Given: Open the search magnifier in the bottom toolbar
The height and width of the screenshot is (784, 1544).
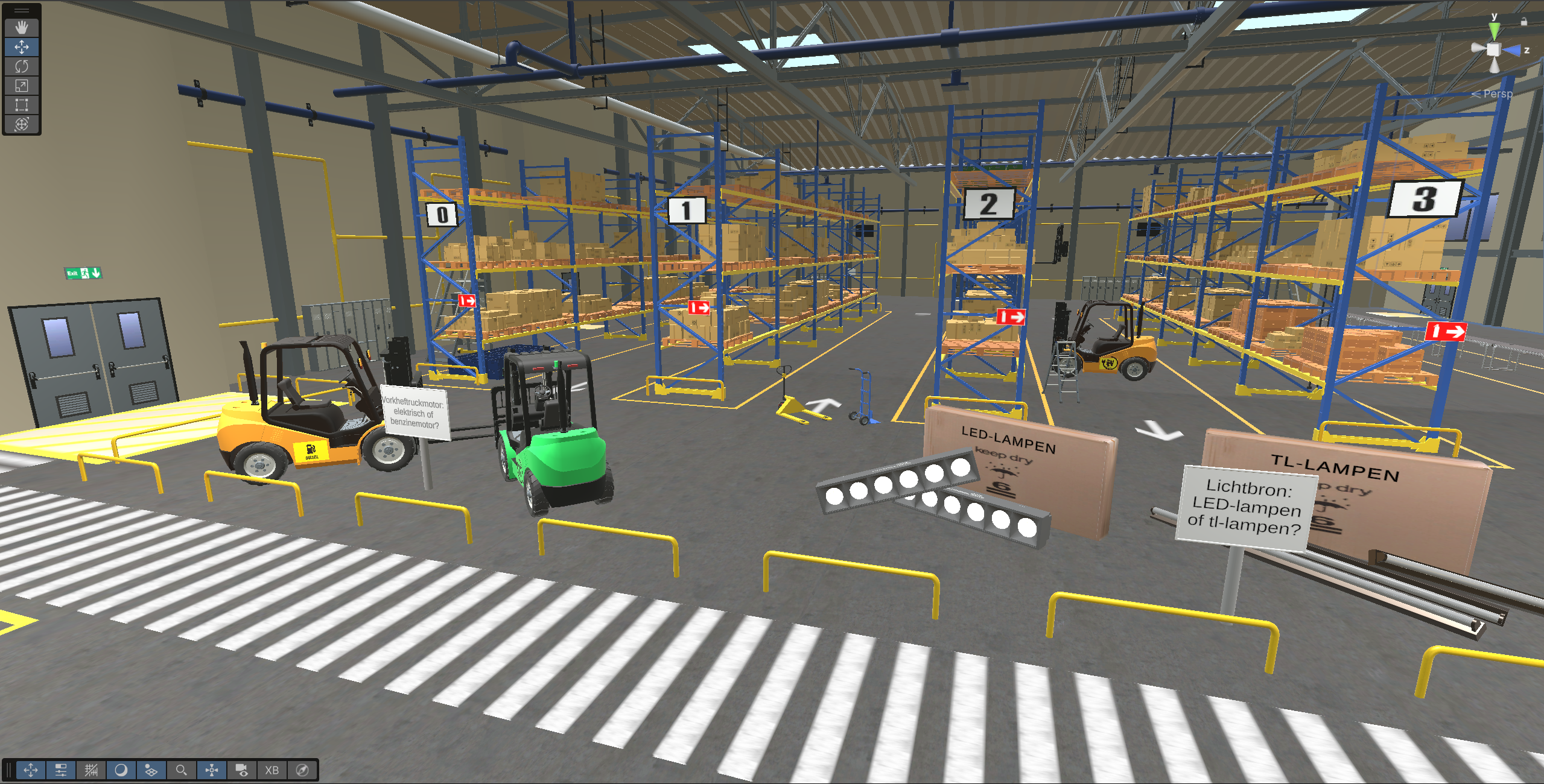Looking at the screenshot, I should click(x=182, y=770).
